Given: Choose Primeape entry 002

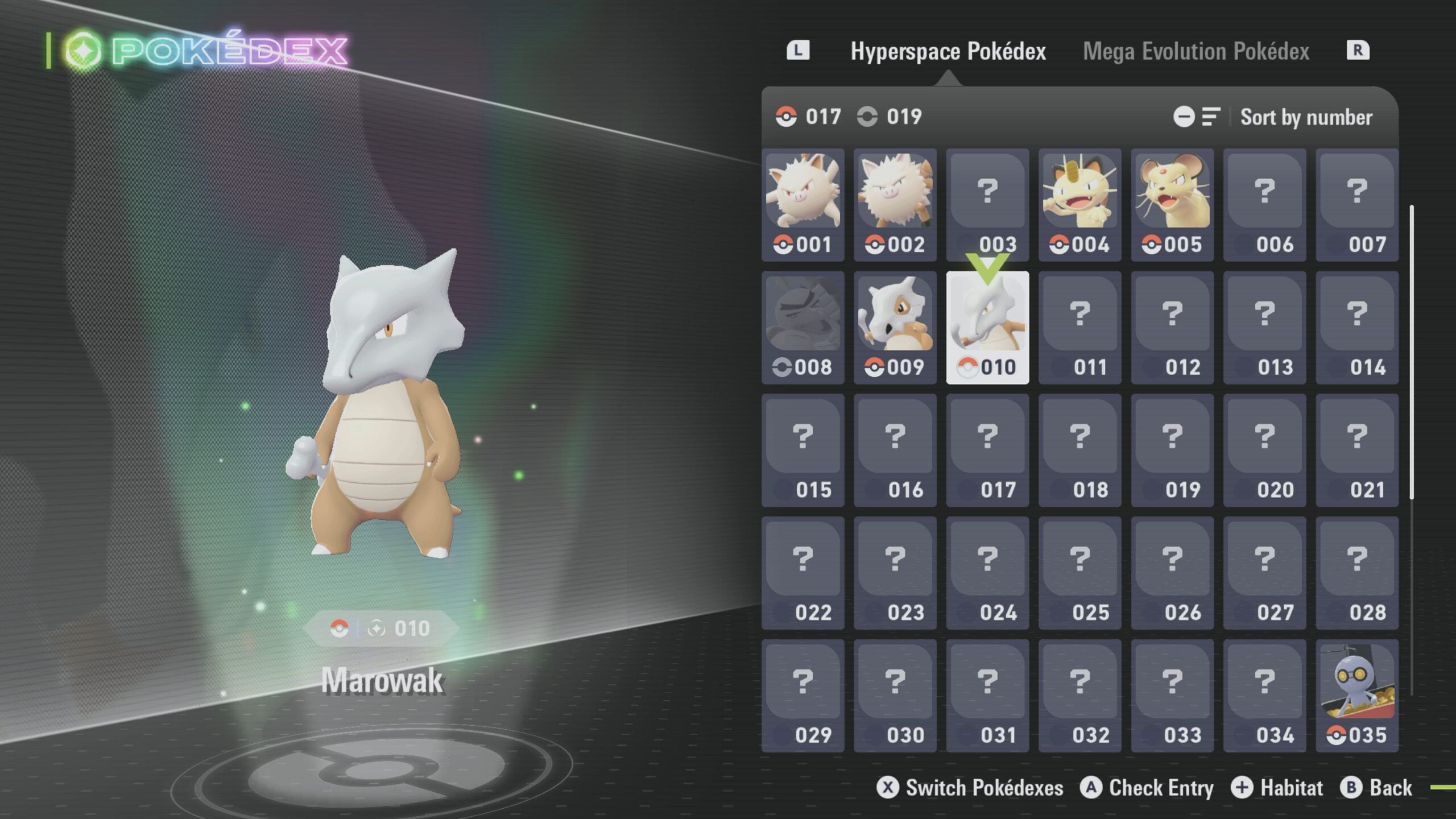Looking at the screenshot, I should click(x=895, y=205).
